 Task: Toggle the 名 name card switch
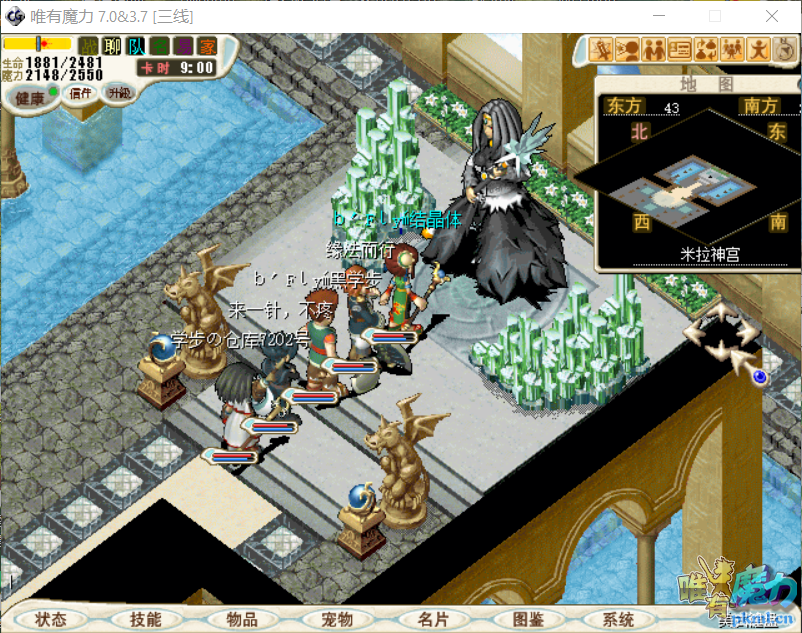coord(160,46)
